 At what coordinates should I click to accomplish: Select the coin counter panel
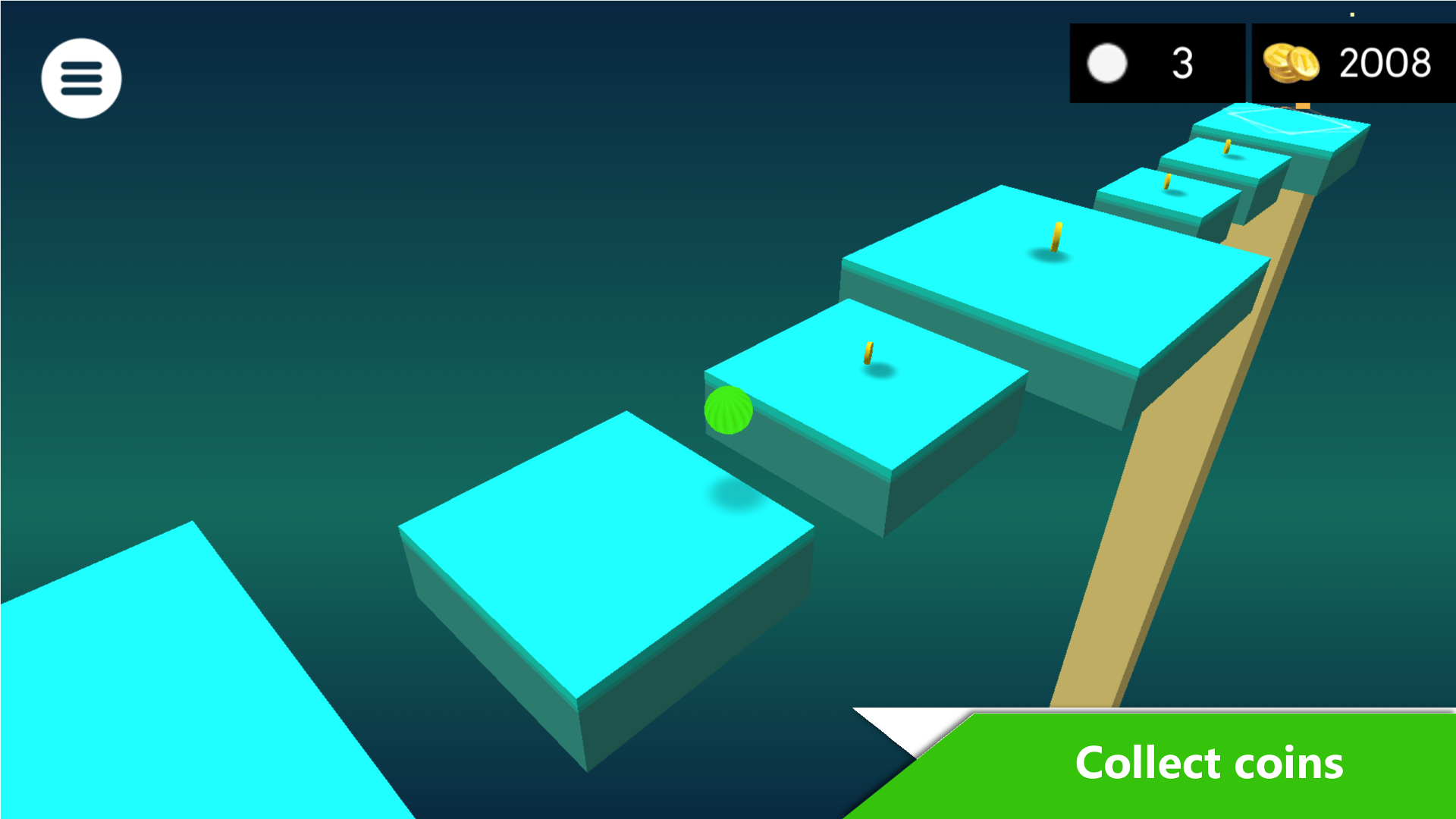1352,64
